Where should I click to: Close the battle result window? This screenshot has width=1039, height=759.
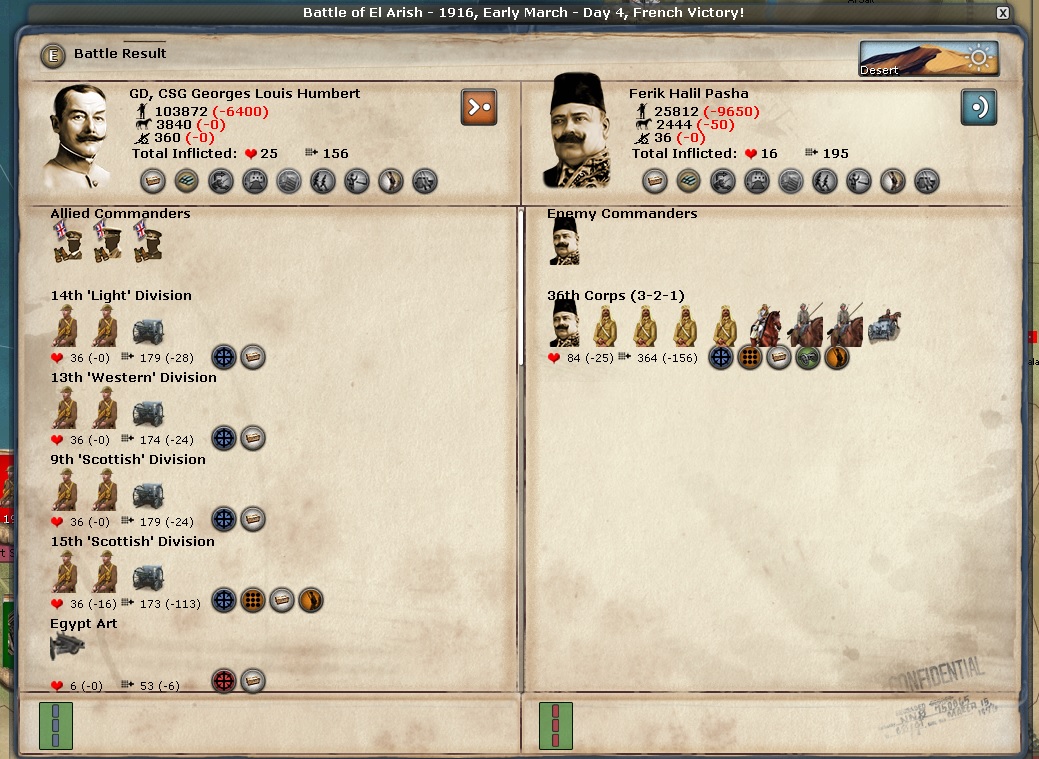tap(1003, 13)
